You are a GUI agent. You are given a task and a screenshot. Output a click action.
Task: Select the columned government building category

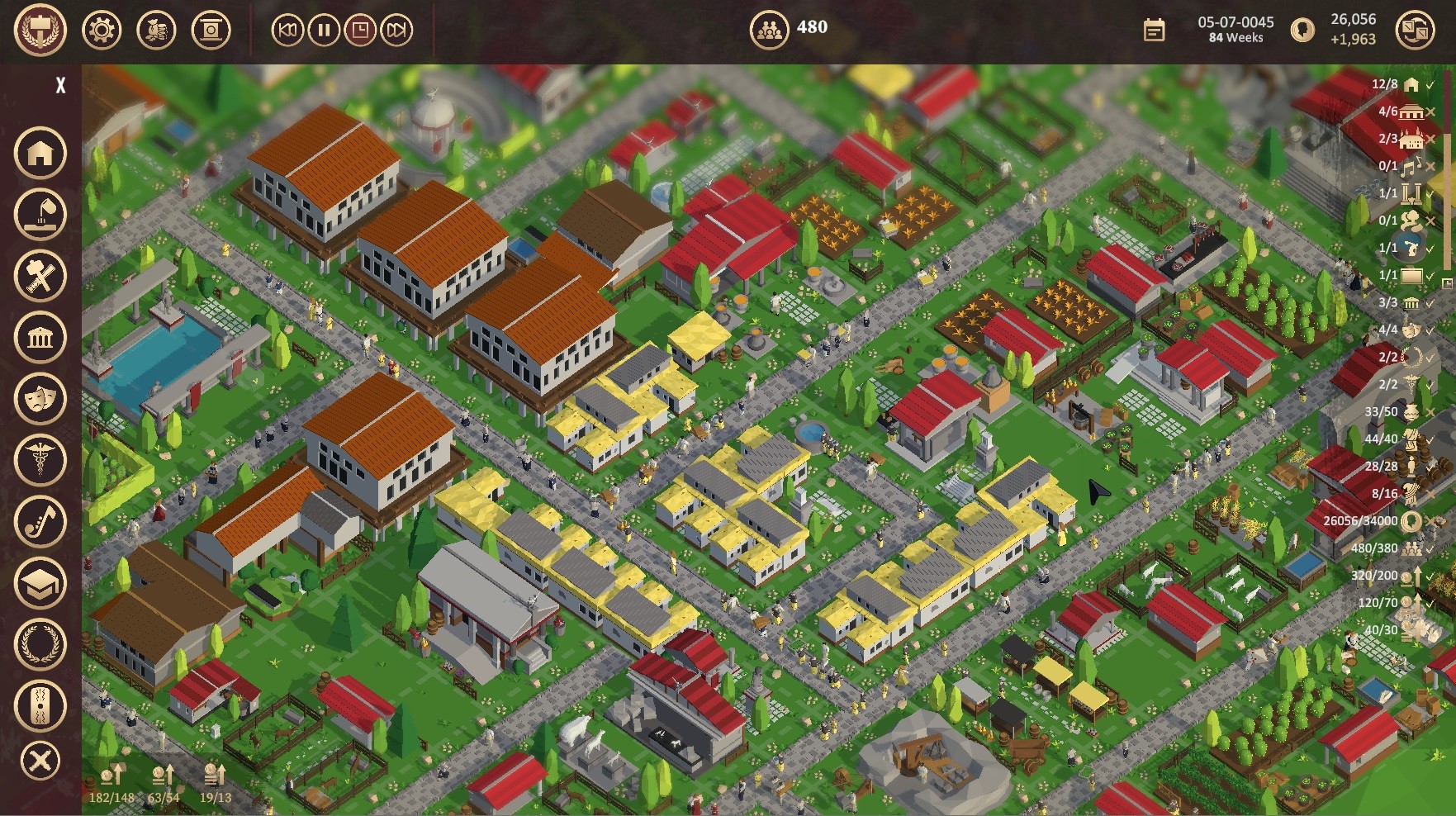point(40,337)
